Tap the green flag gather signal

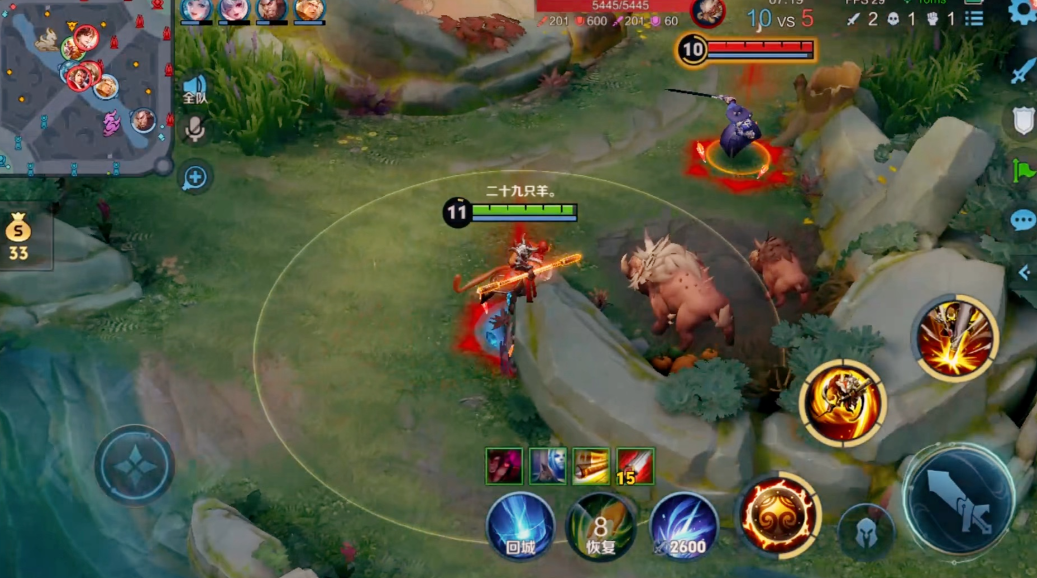[x=1023, y=170]
